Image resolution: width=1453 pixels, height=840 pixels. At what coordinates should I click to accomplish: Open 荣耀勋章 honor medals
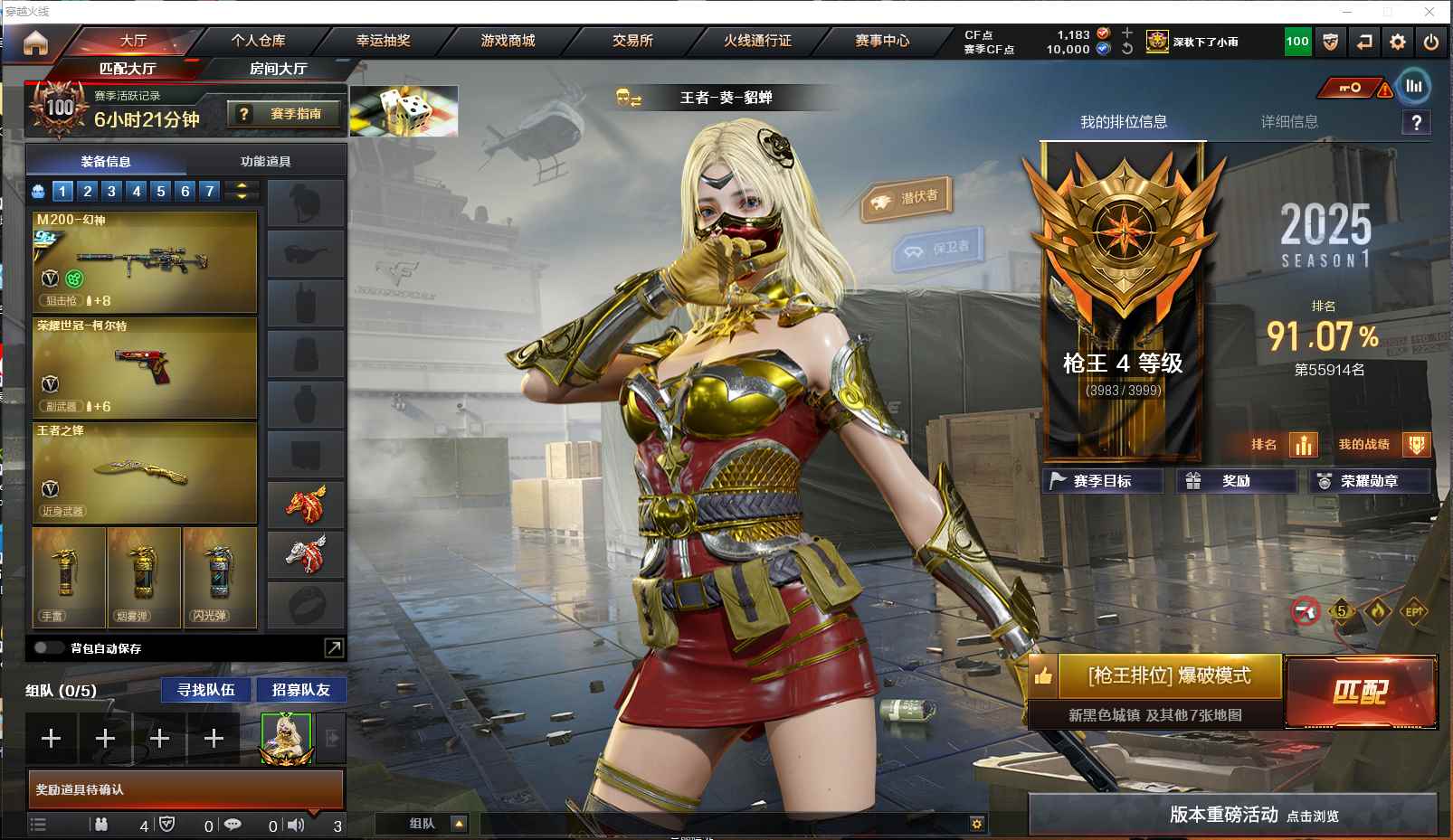(x=1368, y=481)
